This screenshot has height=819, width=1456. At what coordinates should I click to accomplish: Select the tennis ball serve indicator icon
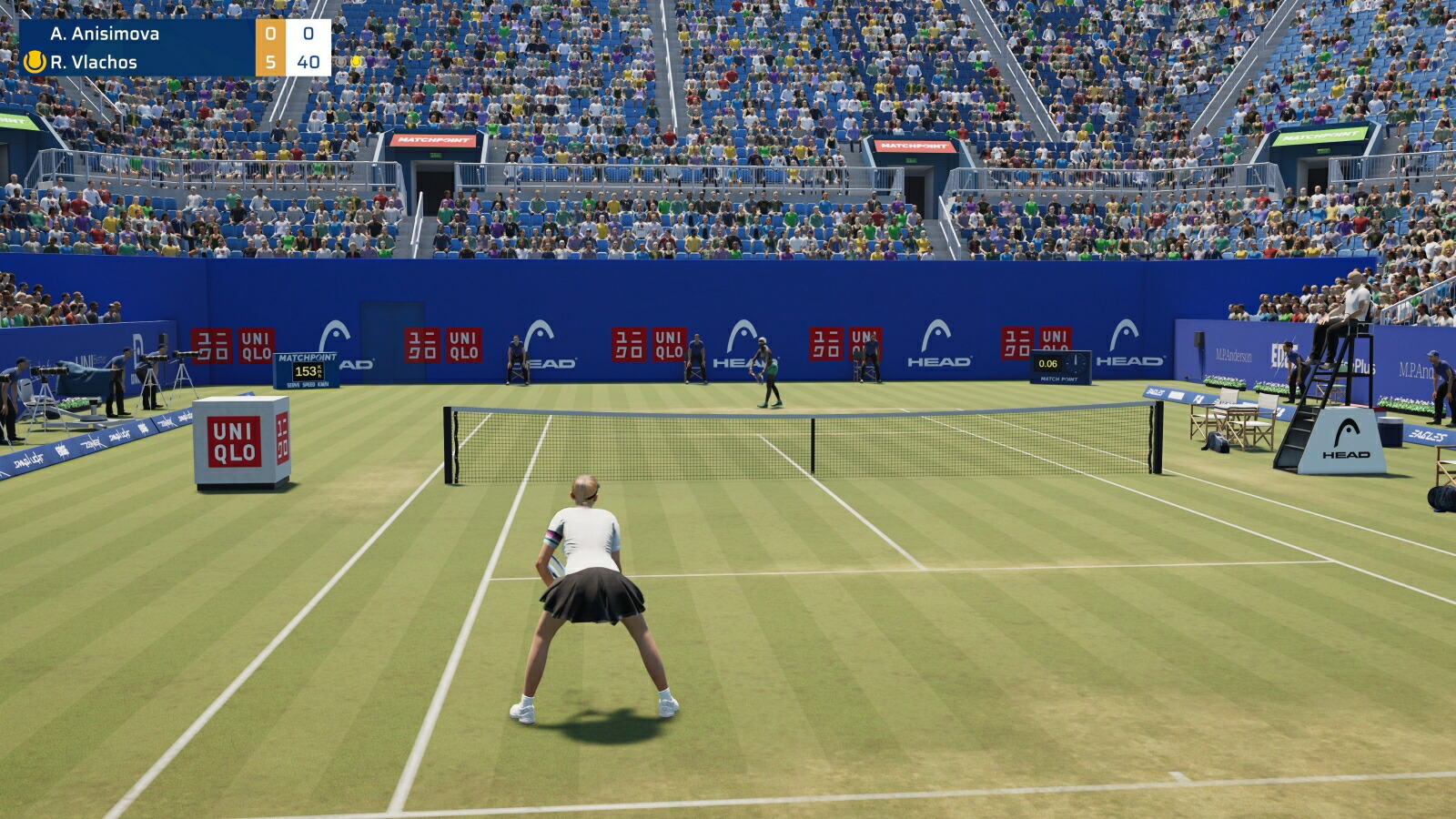[35, 63]
